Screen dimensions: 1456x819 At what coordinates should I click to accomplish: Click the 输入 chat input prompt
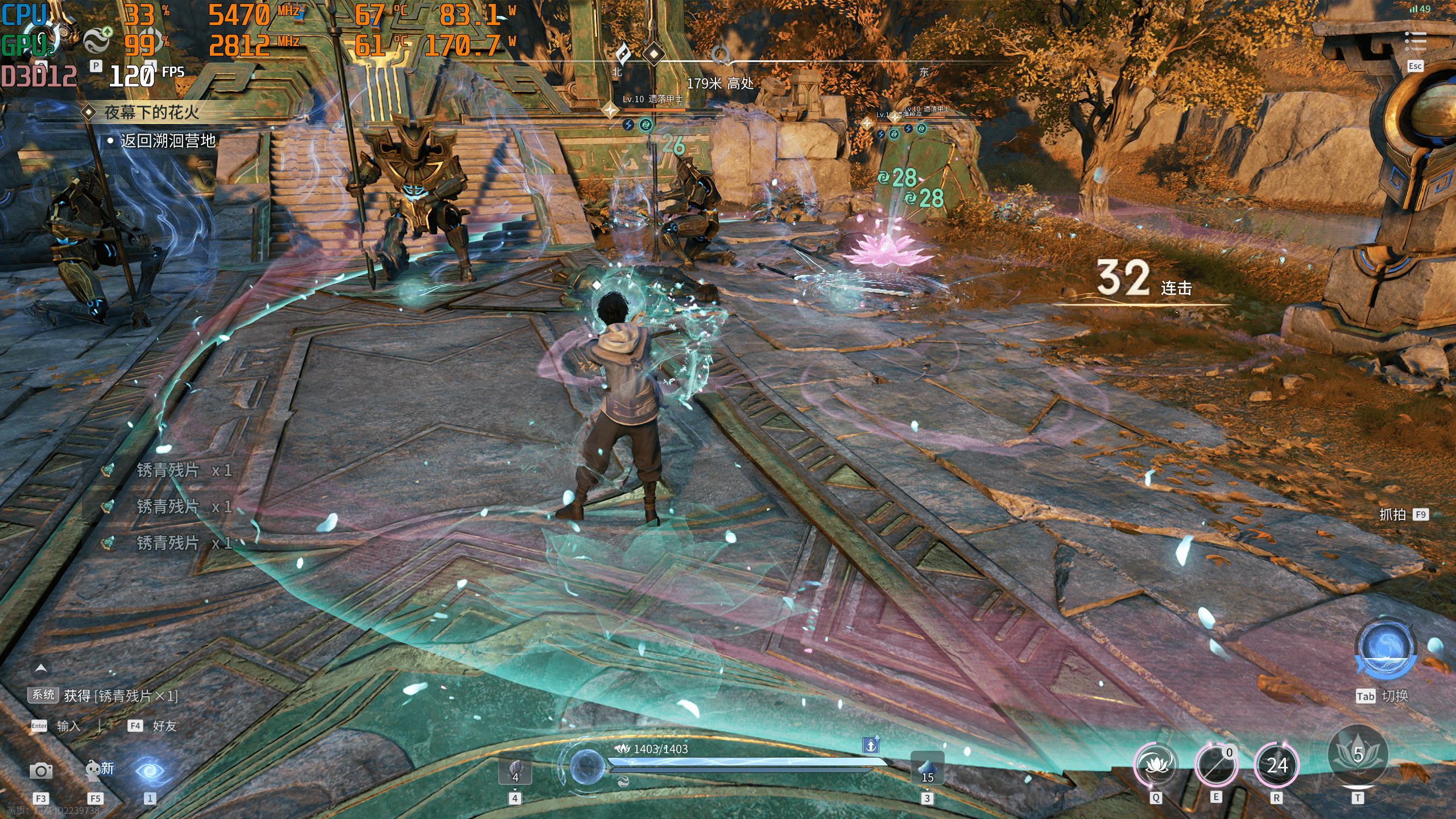click(68, 726)
